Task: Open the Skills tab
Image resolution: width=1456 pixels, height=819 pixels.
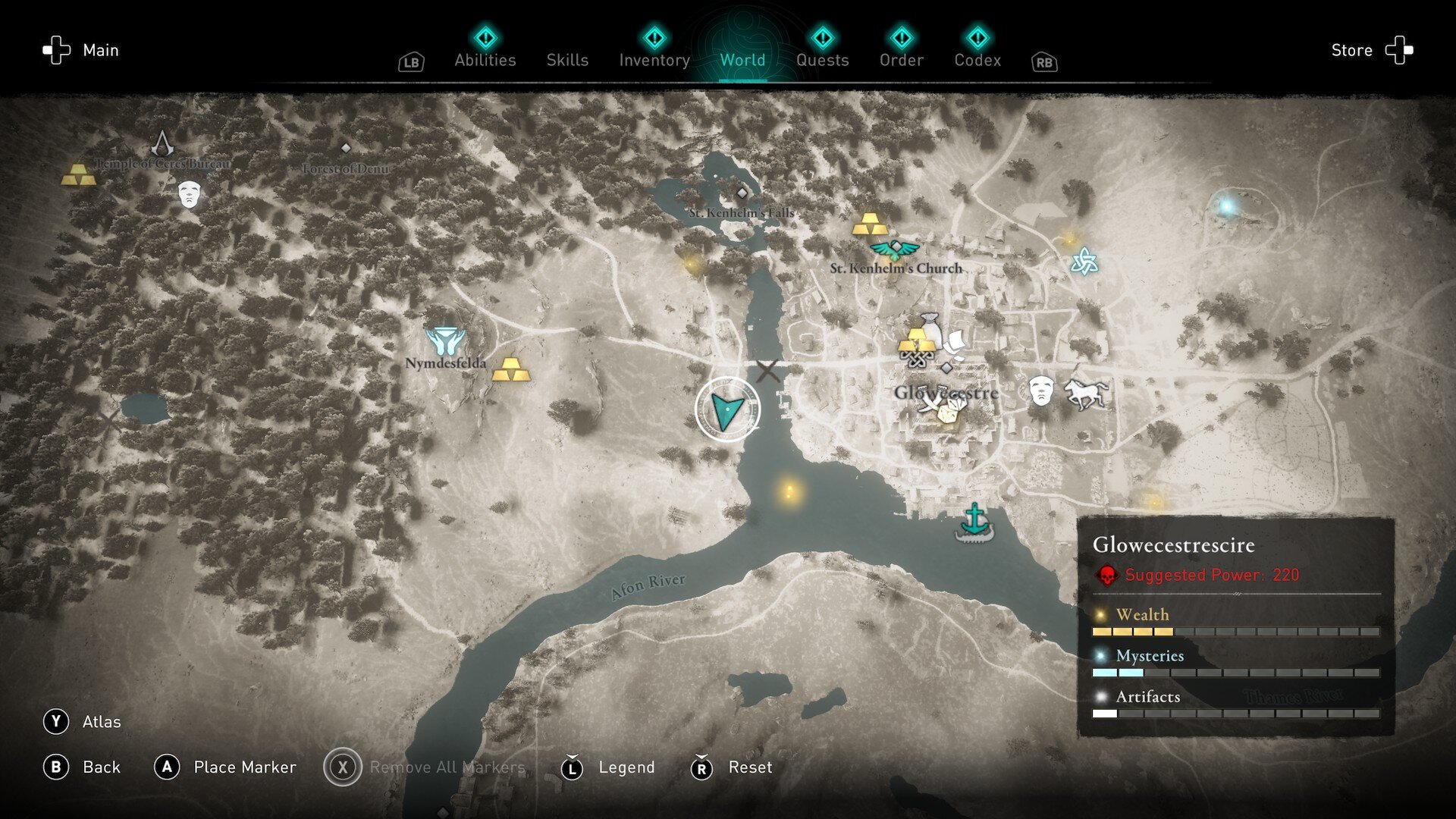Action: (x=567, y=59)
